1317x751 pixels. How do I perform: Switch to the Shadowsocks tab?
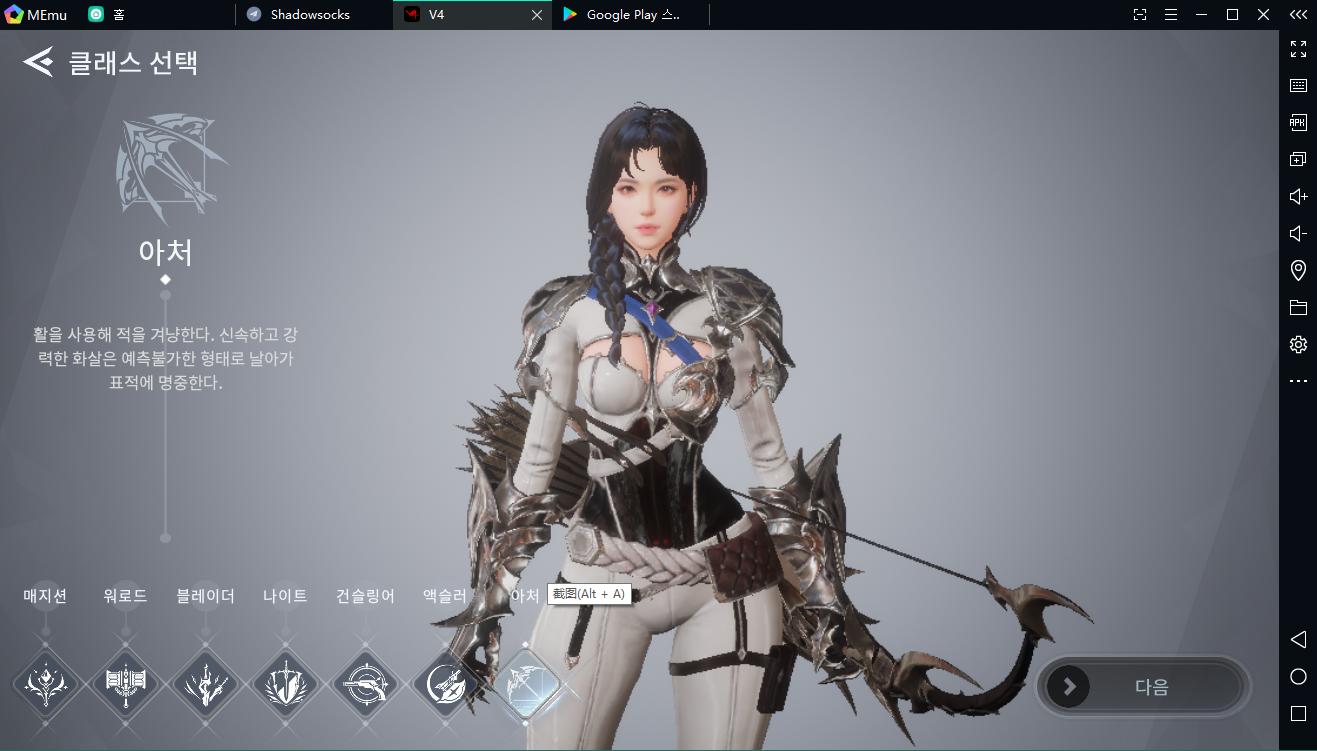click(x=310, y=15)
